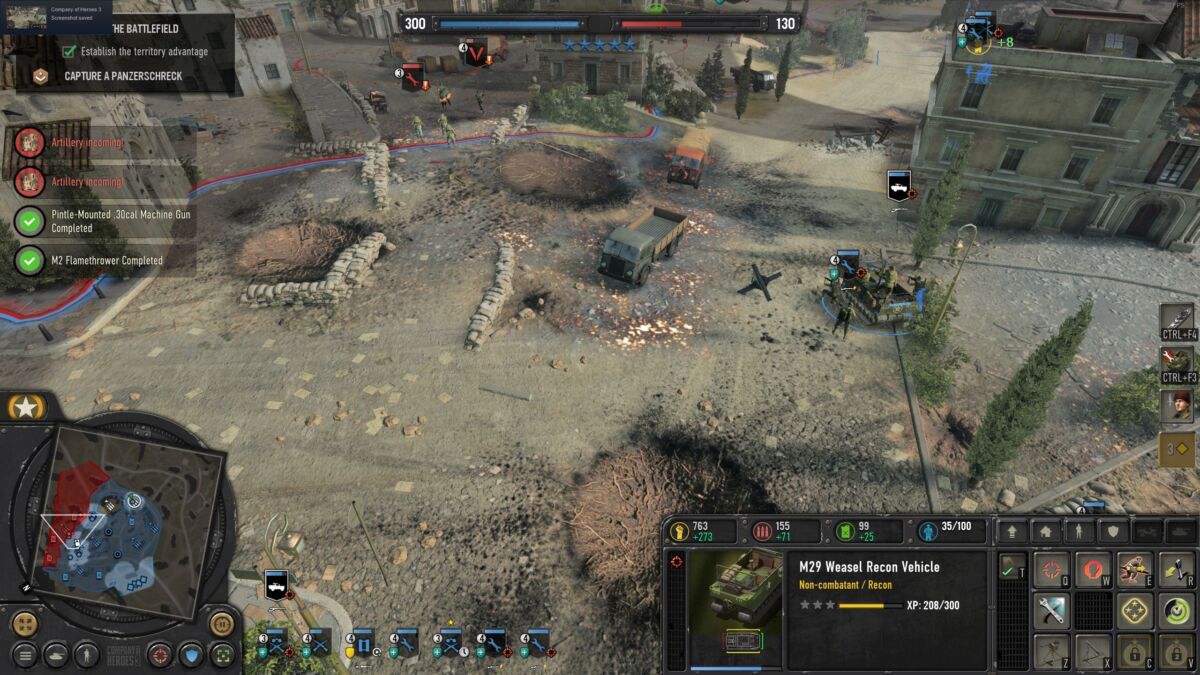Click the gold command points button
Image resolution: width=1200 pixels, height=675 pixels.
coord(1177,449)
